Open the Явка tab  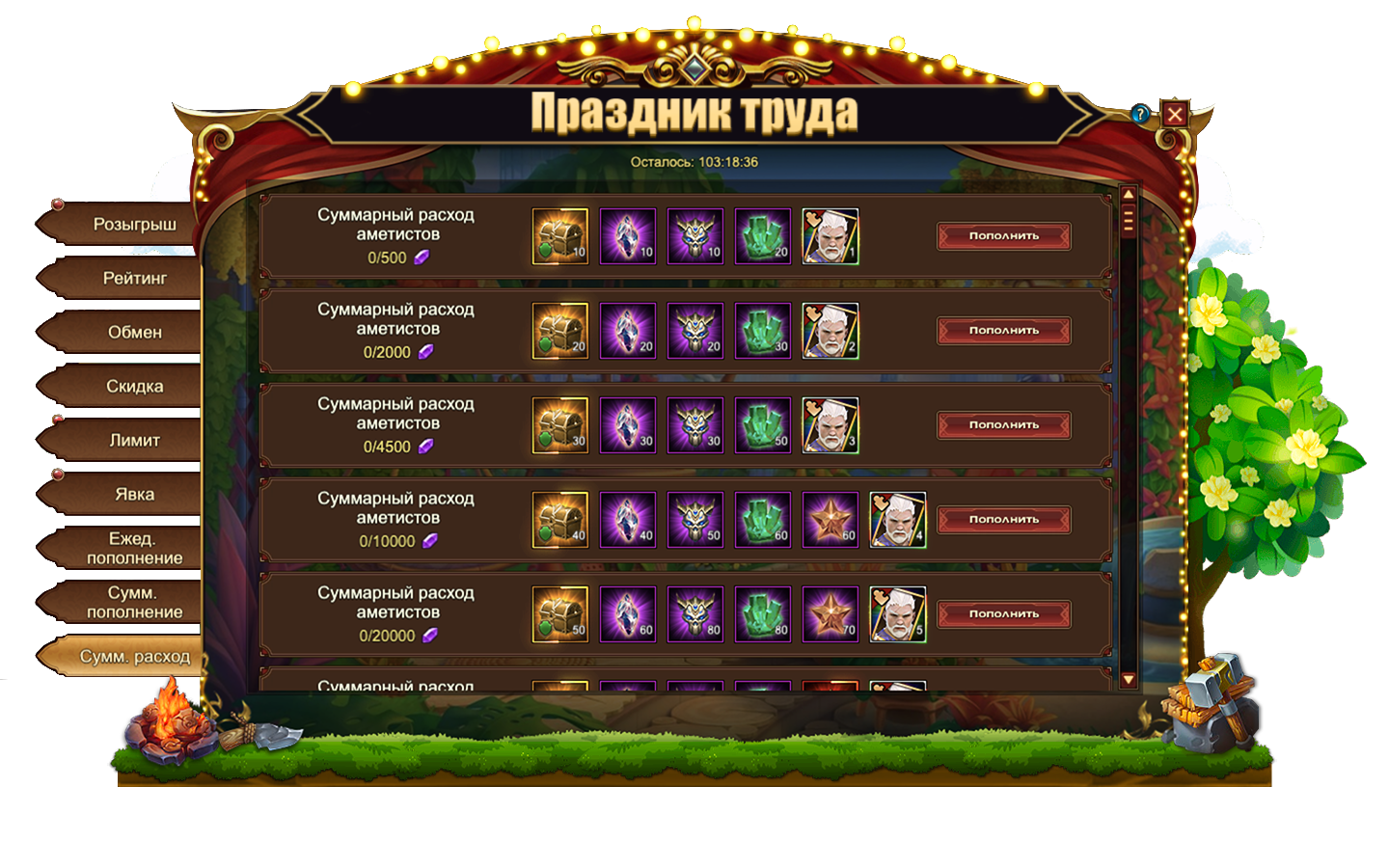click(x=134, y=495)
